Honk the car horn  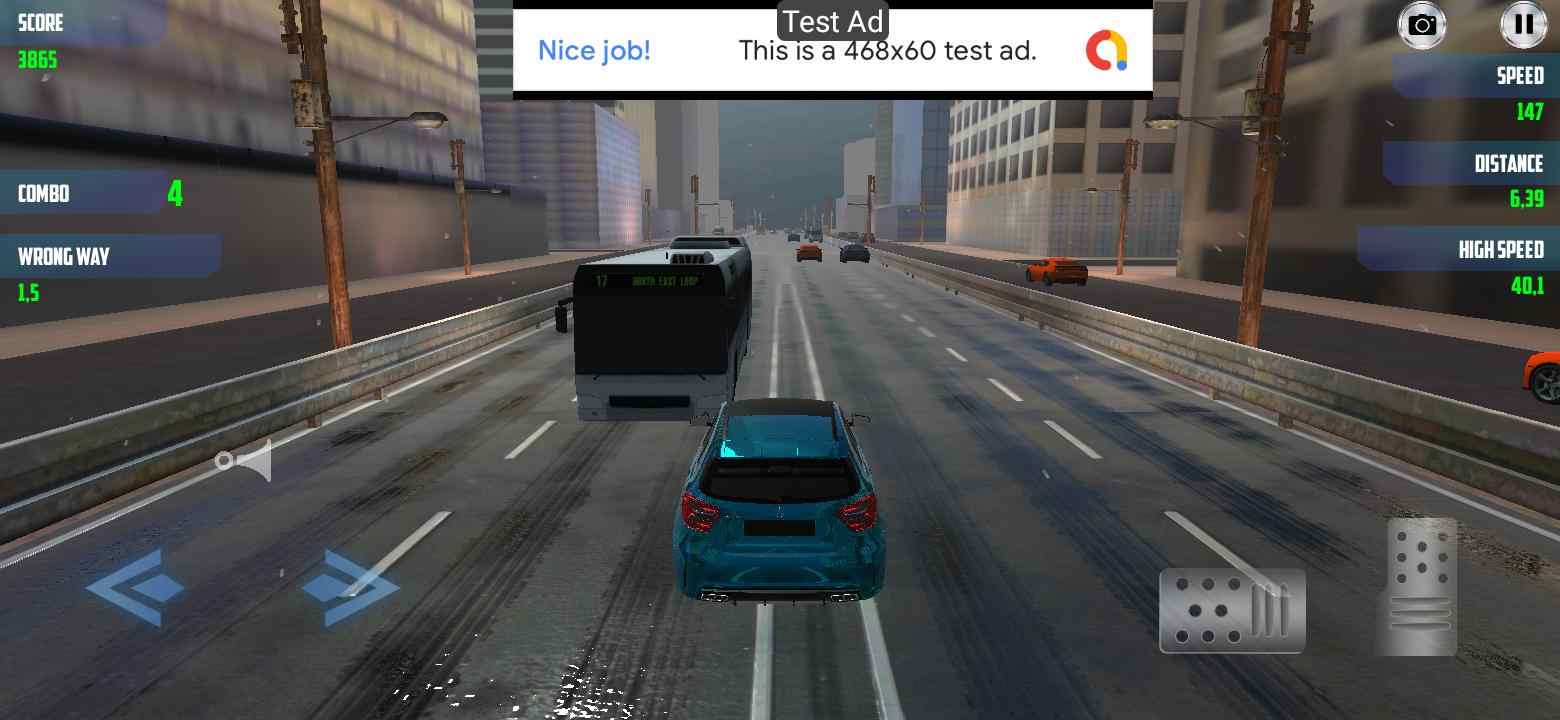point(245,460)
